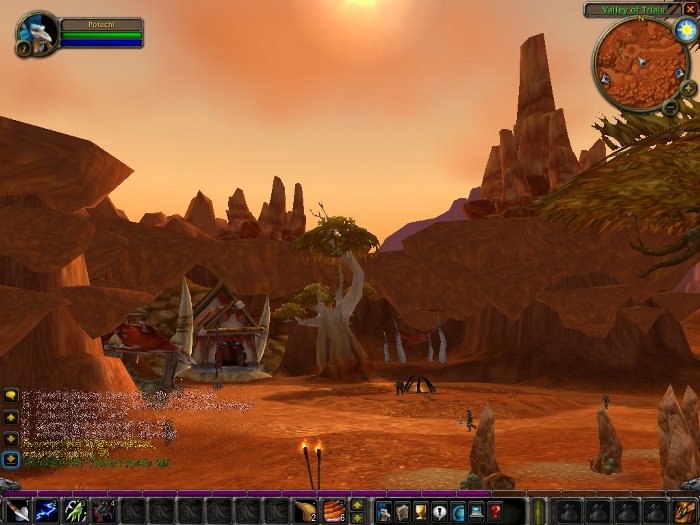This screenshot has height=525, width=700.
Task: Cast the Lightning Bolt spell
Action: click(47, 511)
